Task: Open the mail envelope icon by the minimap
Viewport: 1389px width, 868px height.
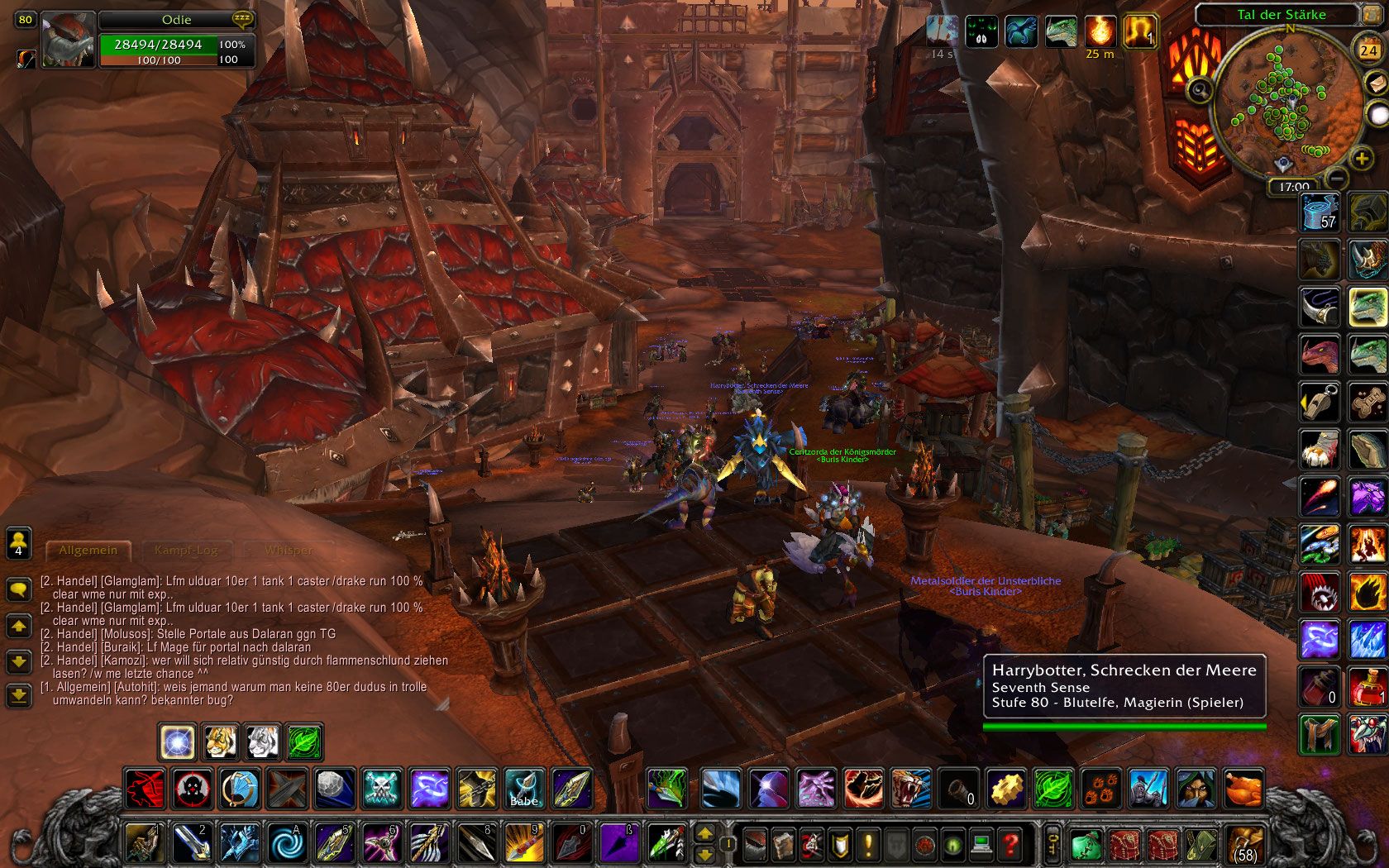Action: [x=1375, y=83]
